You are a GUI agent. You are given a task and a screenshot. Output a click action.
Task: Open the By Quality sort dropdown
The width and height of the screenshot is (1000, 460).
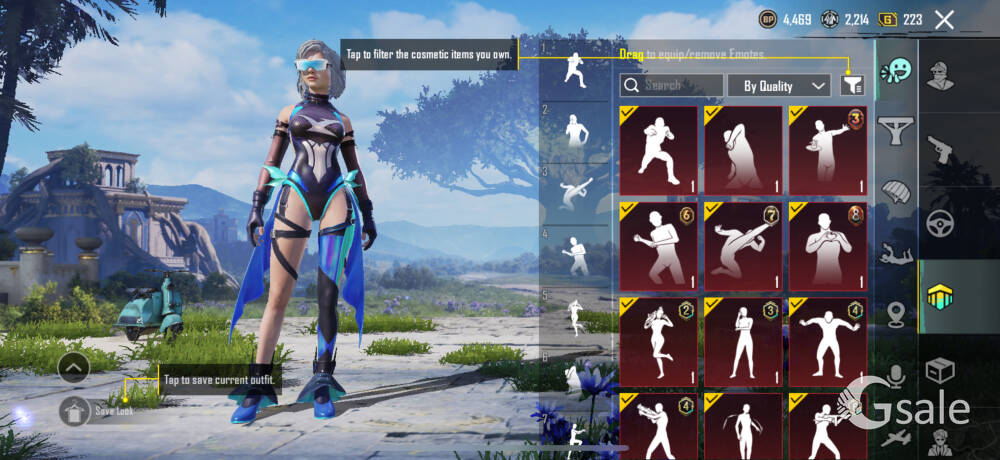coord(779,86)
